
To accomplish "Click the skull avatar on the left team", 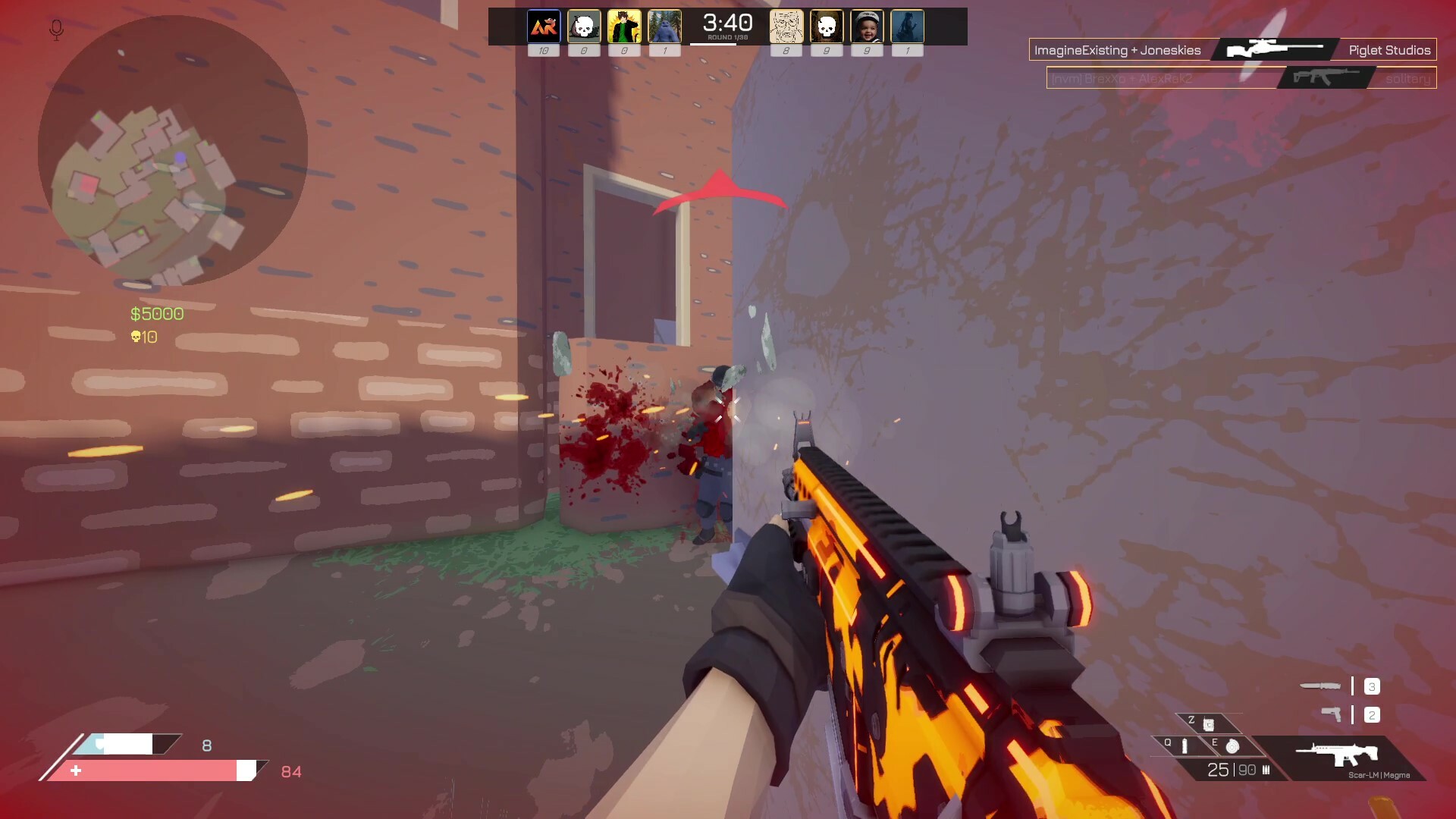I will pyautogui.click(x=584, y=25).
